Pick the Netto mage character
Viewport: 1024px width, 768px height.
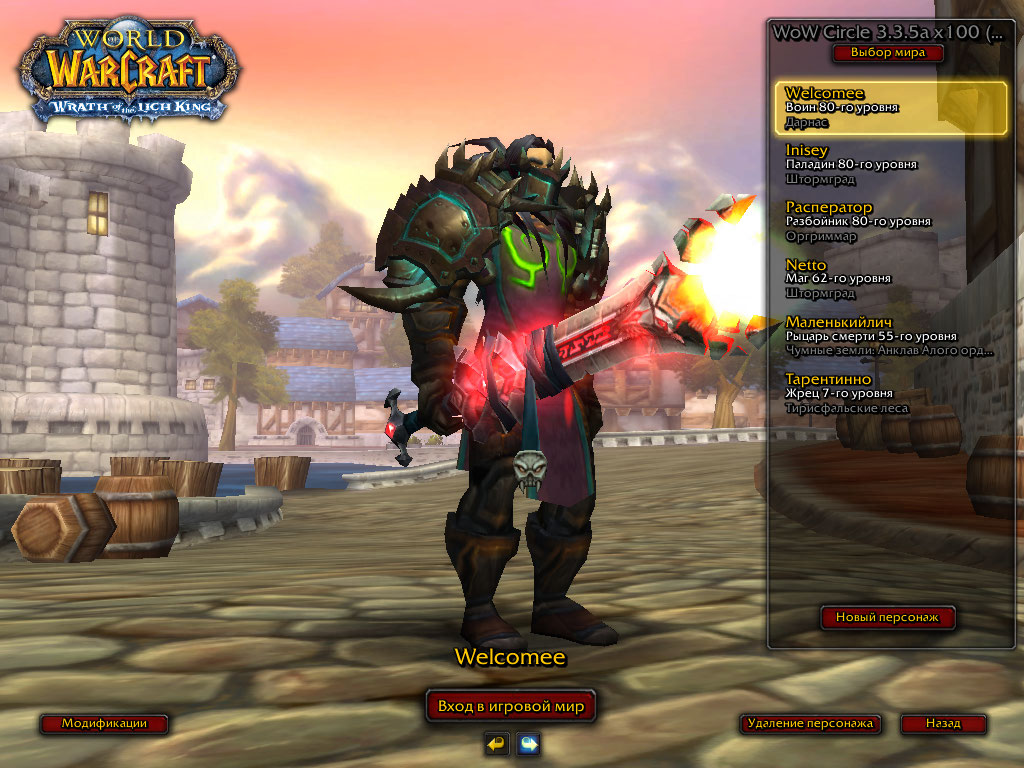pyautogui.click(x=890, y=279)
